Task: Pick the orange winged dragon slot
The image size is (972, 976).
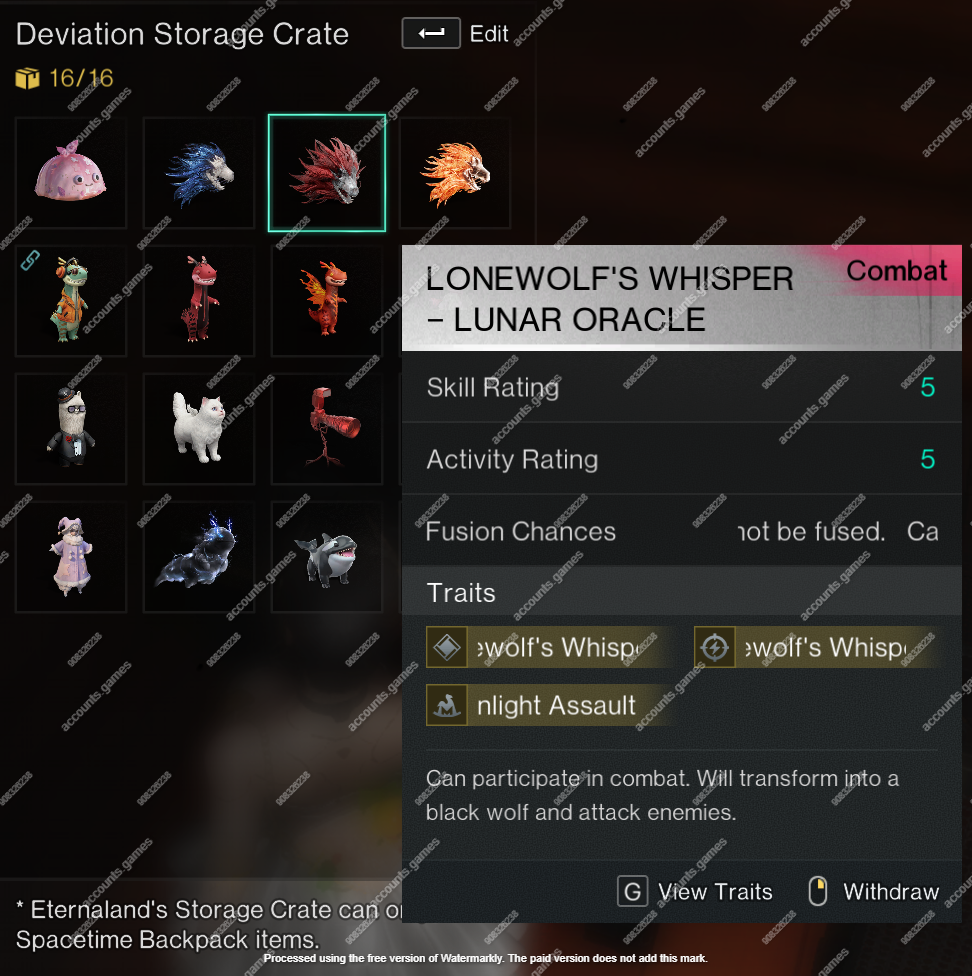Action: coord(327,301)
